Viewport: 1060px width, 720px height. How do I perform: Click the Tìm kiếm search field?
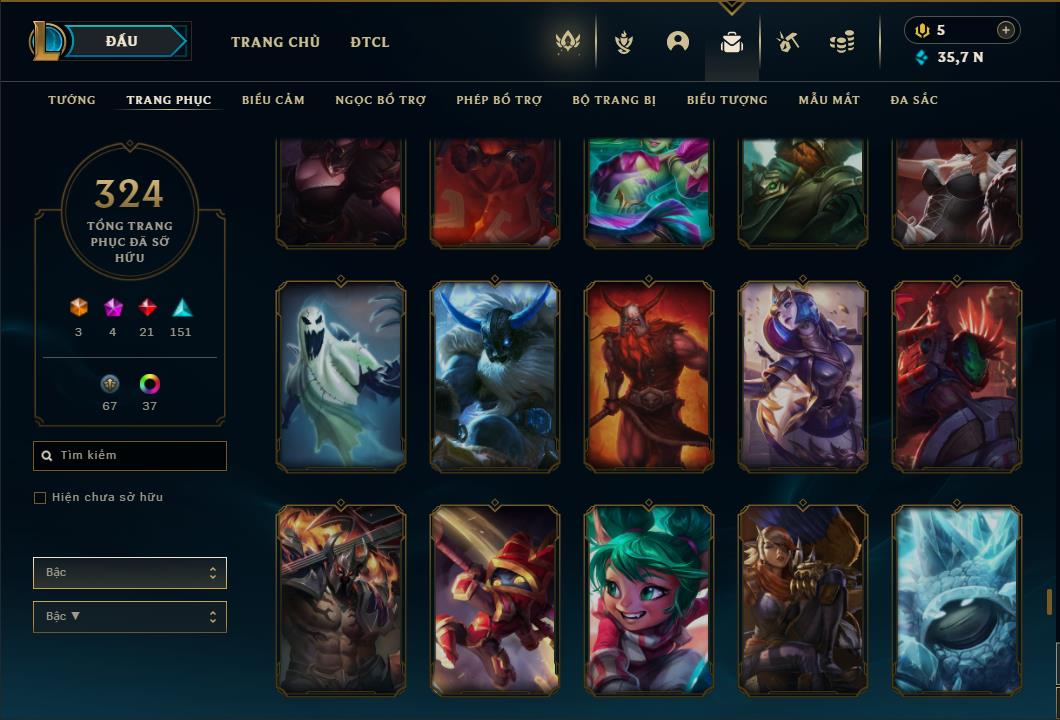[x=130, y=456]
